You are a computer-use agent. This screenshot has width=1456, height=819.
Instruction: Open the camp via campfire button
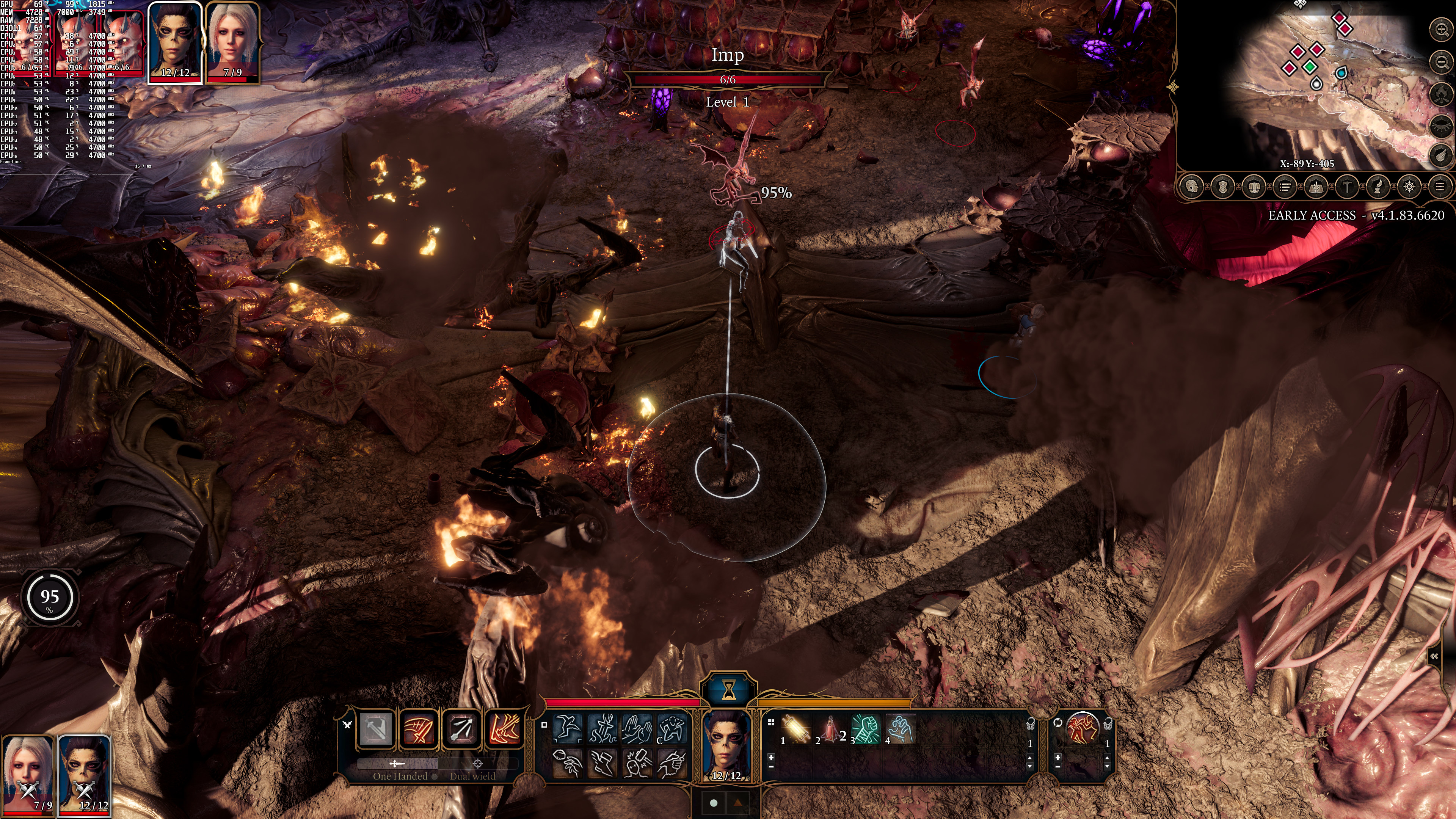click(1442, 93)
